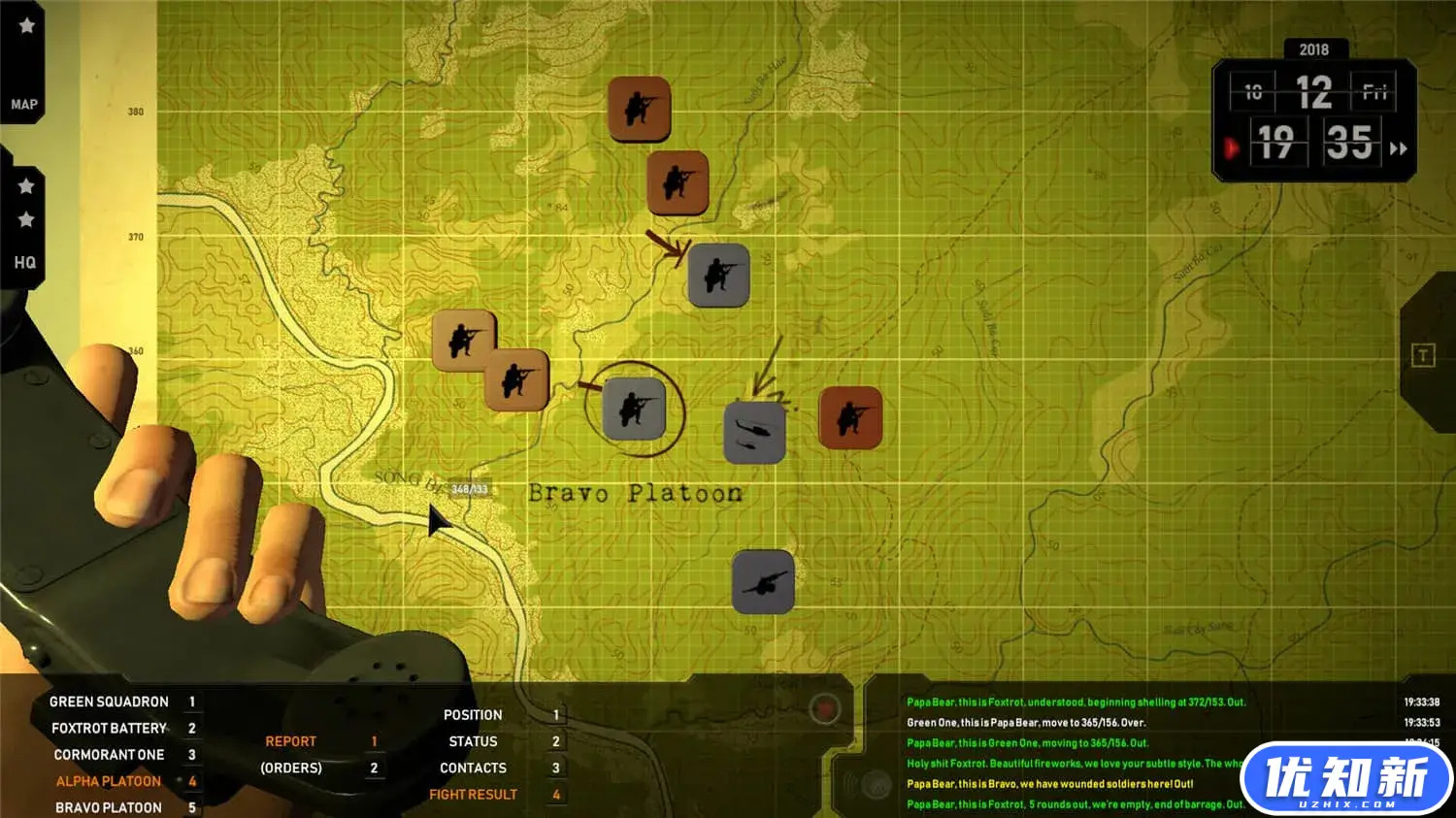
Task: Open the HQ tab
Action: click(24, 262)
